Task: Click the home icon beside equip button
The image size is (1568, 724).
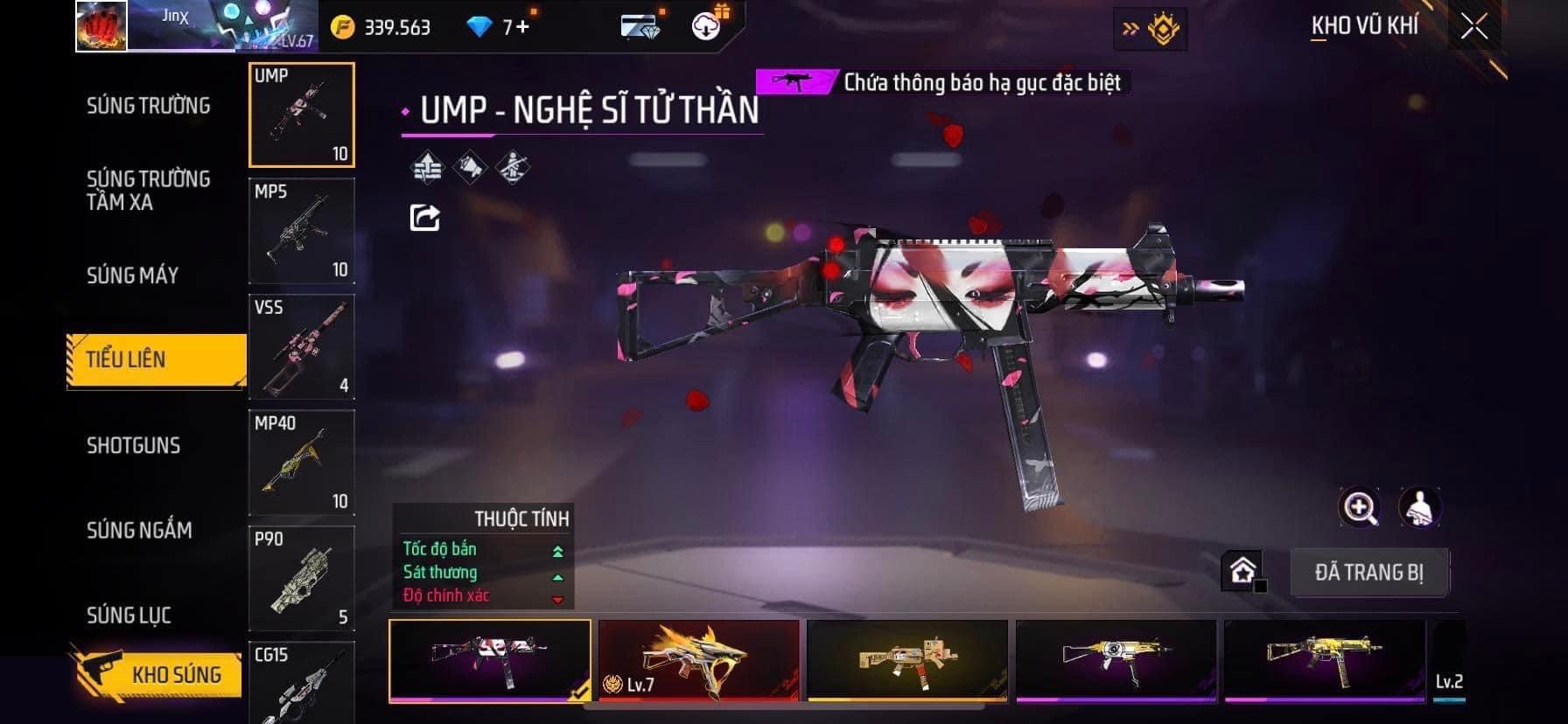Action: pos(1242,572)
